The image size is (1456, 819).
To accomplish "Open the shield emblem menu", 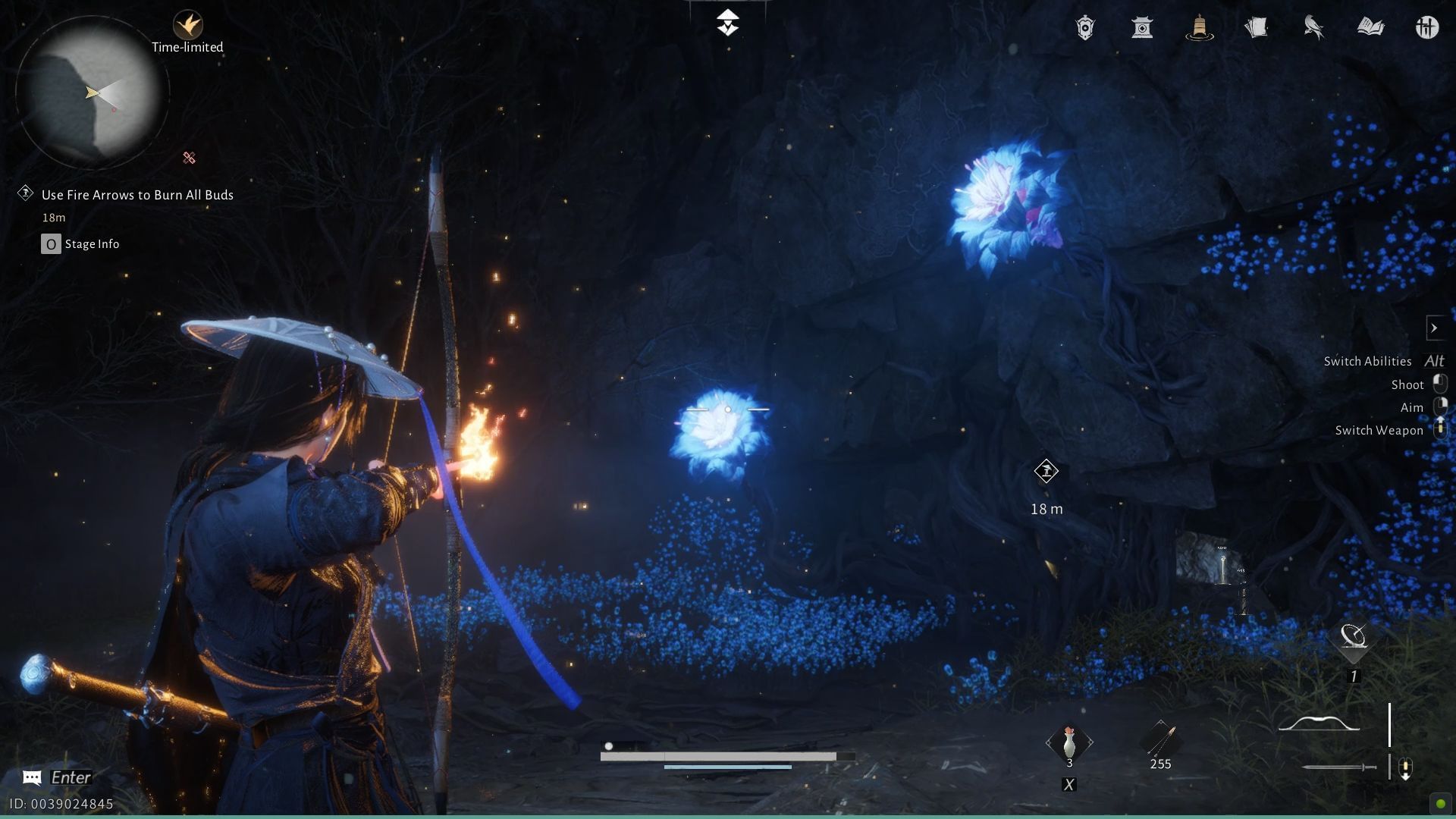I will pos(1084,28).
